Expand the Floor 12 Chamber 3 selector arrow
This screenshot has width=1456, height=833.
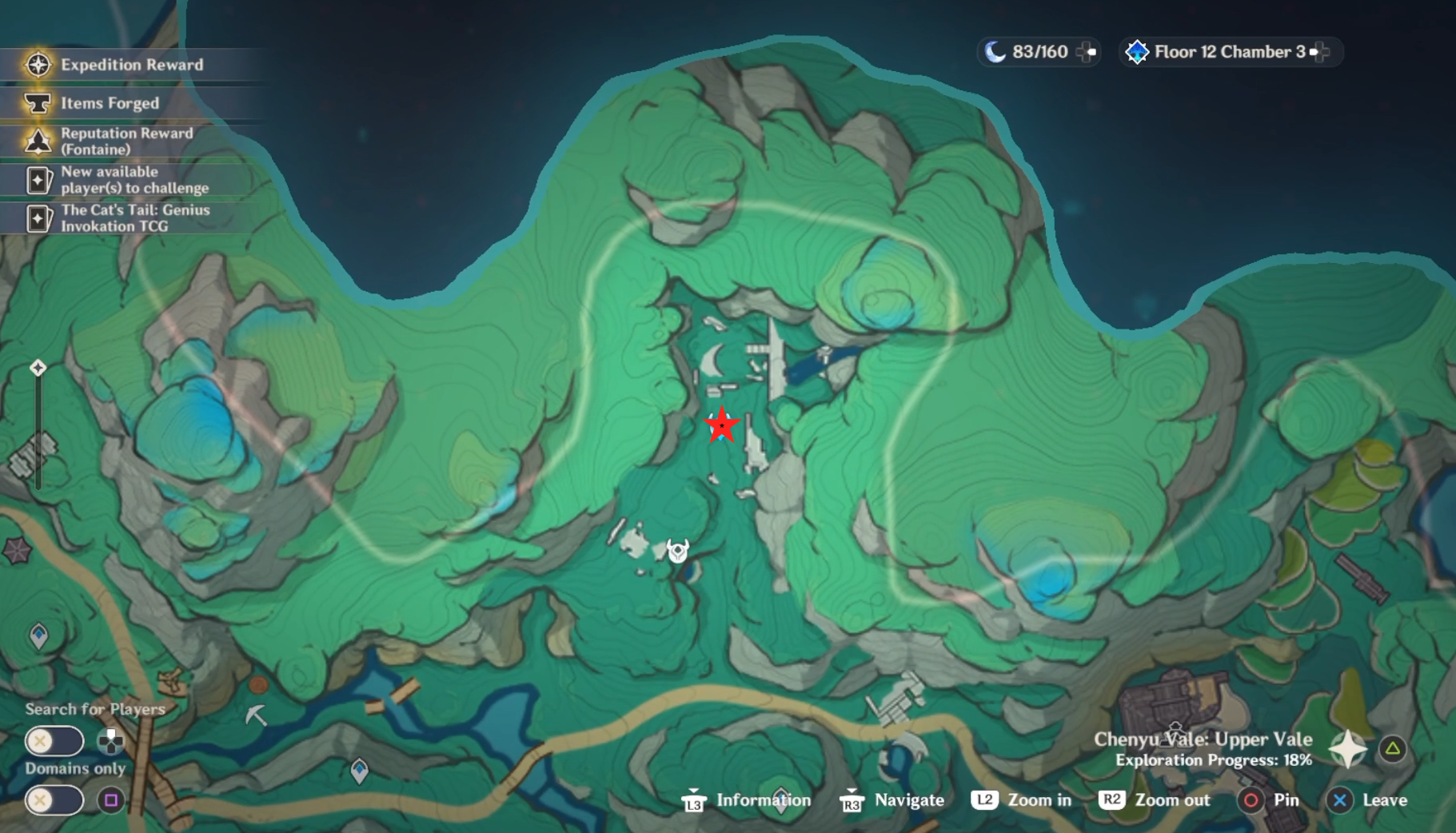click(1322, 51)
